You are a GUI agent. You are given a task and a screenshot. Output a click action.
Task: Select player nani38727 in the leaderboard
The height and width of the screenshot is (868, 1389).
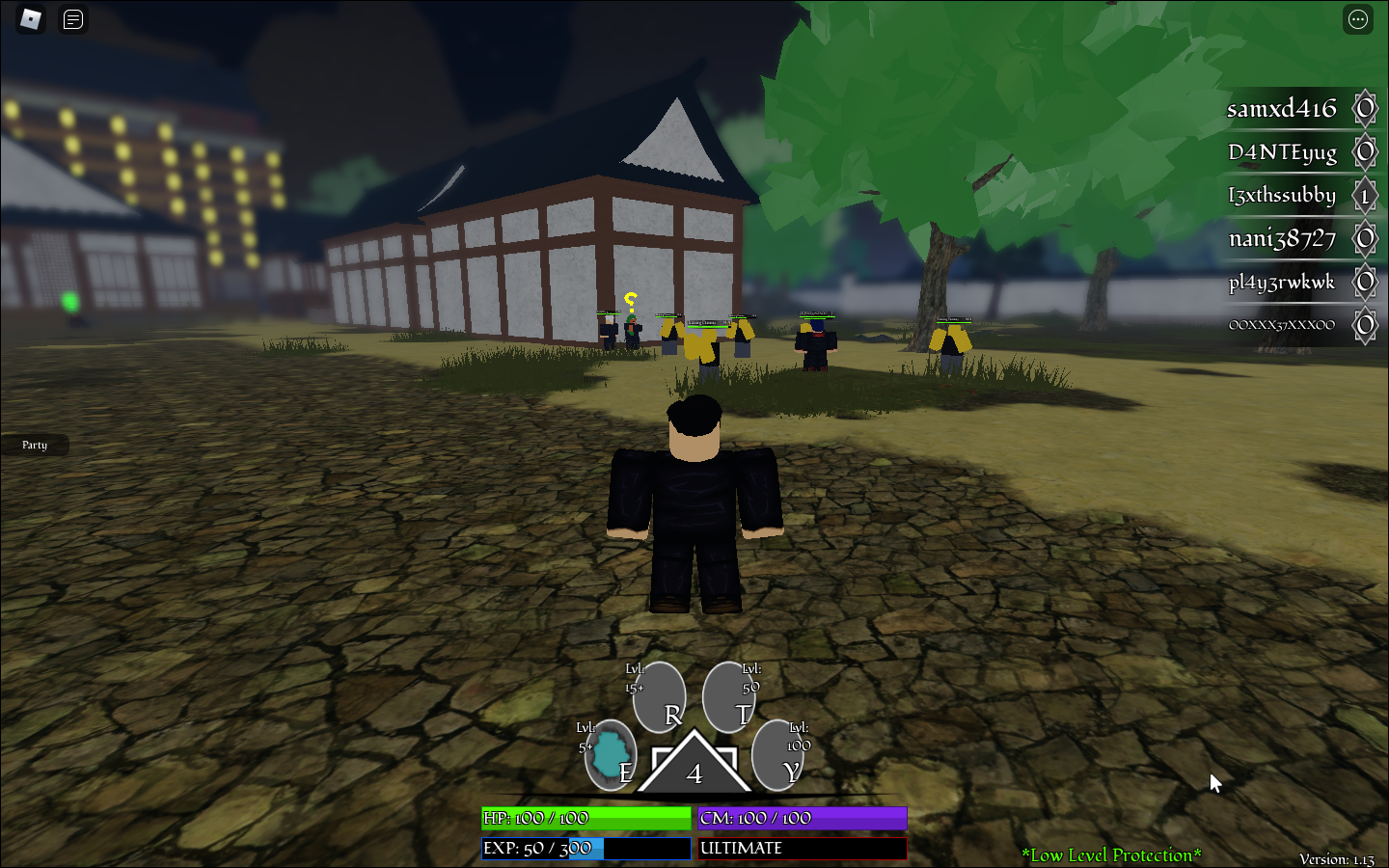pyautogui.click(x=1282, y=239)
